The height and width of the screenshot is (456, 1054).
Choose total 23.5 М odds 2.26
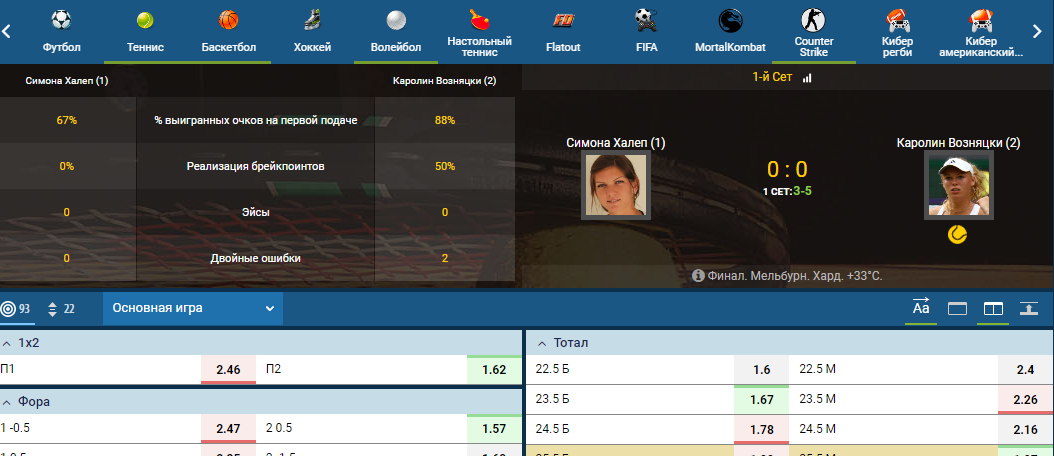click(1026, 400)
